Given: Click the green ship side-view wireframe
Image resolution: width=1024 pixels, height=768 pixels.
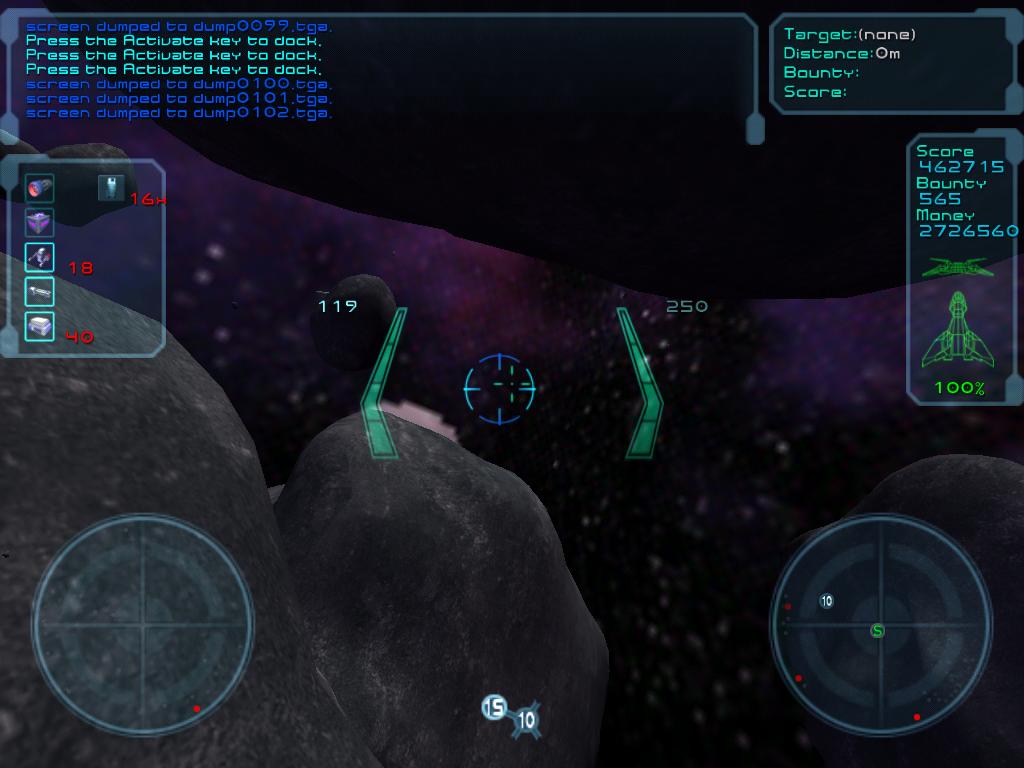Looking at the screenshot, I should 960,267.
